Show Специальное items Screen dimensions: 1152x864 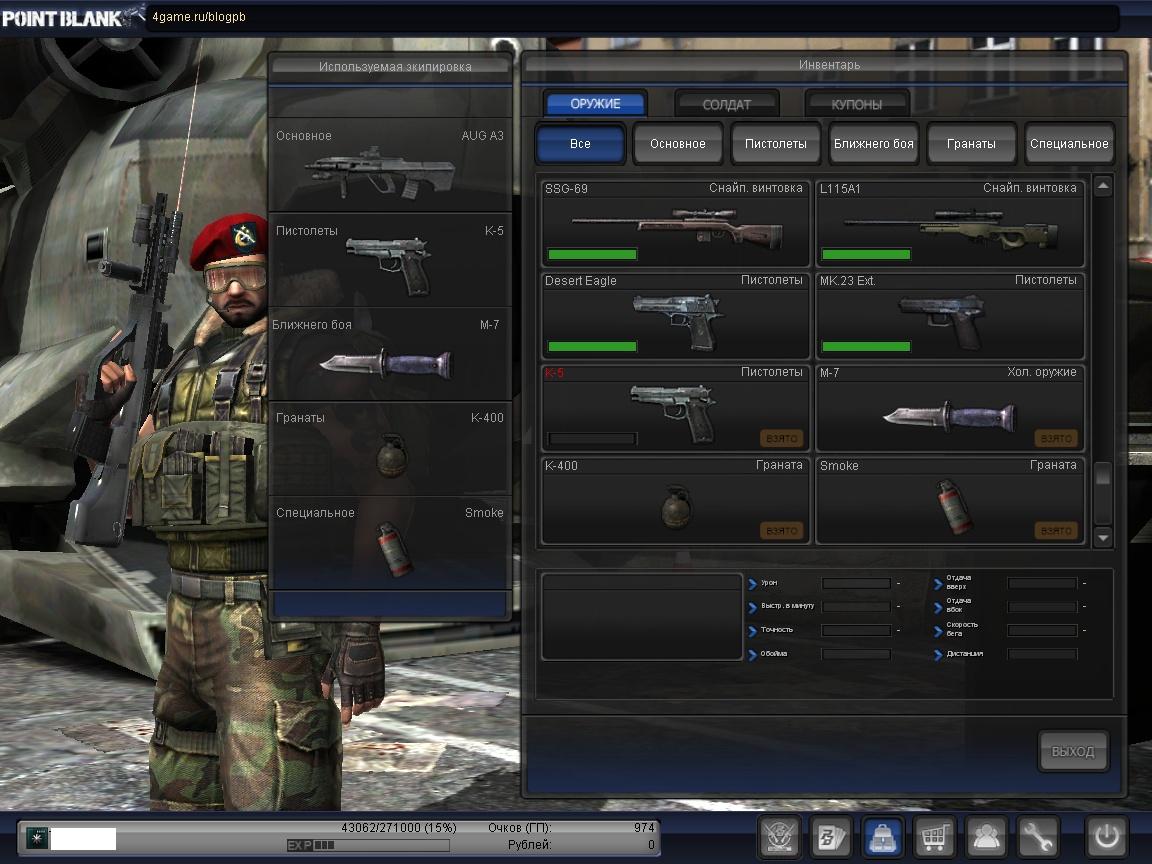[1069, 143]
